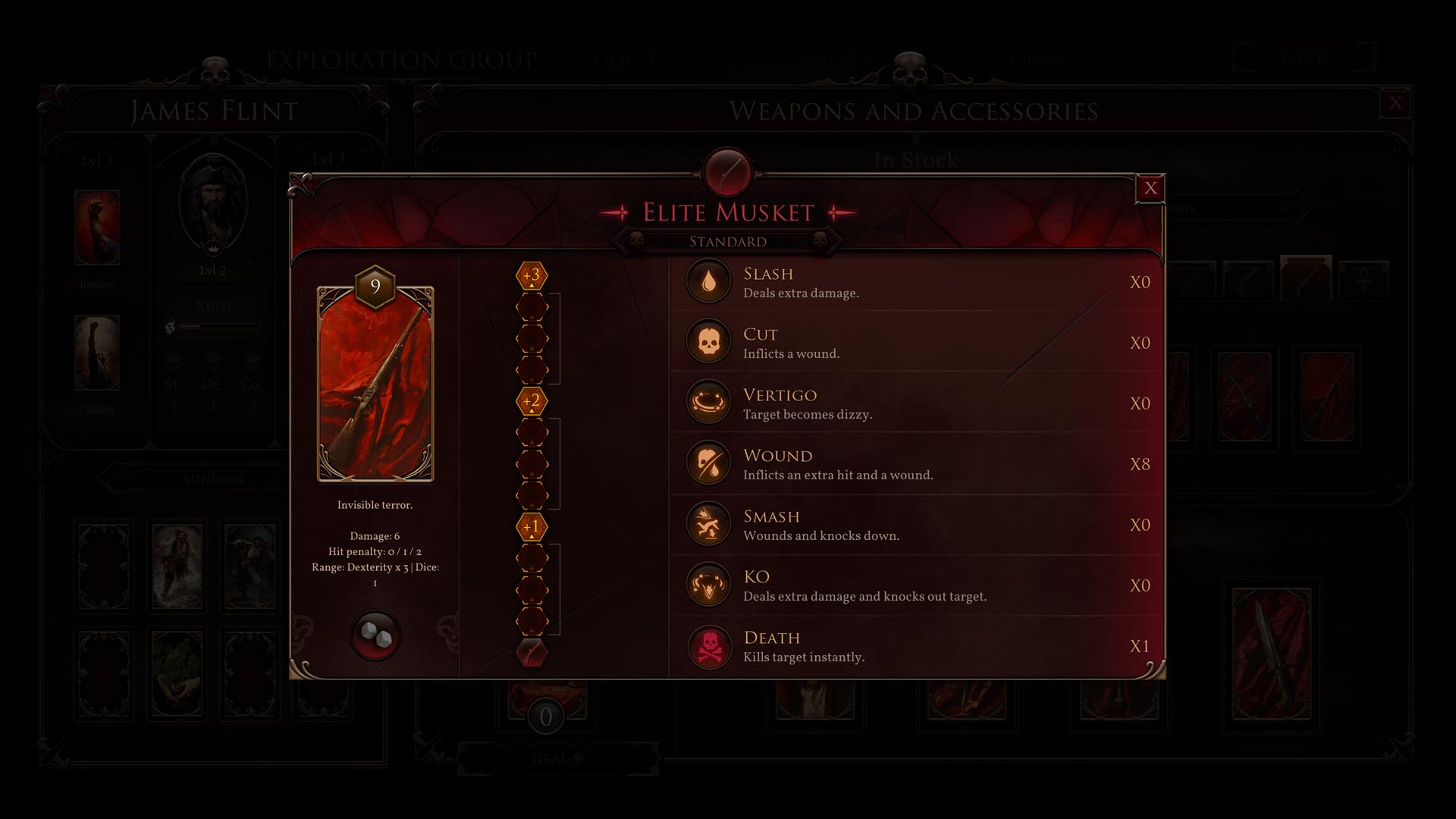The width and height of the screenshot is (1456, 819).
Task: Click the +1 upgrade hexagon
Action: (532, 526)
